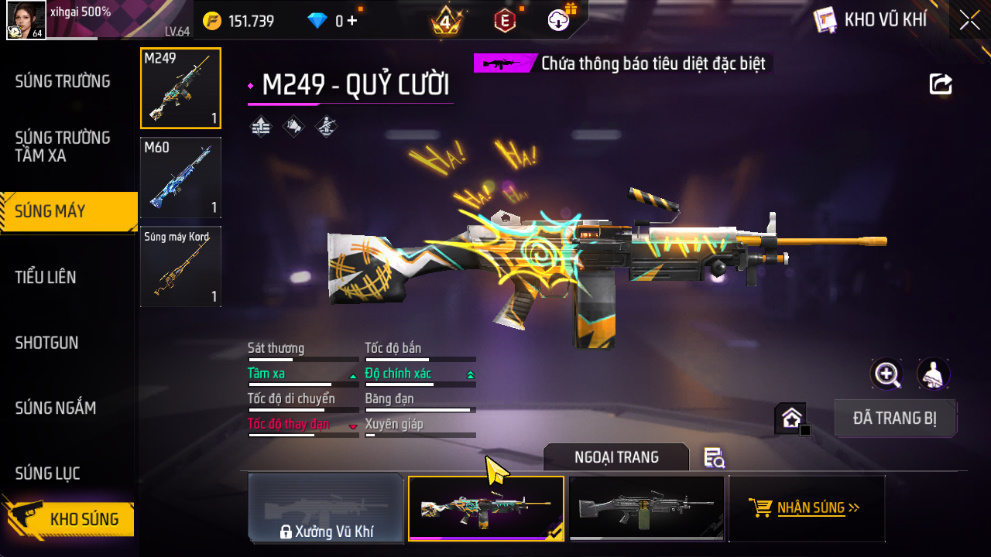Close the weapon armory screen

click(968, 19)
